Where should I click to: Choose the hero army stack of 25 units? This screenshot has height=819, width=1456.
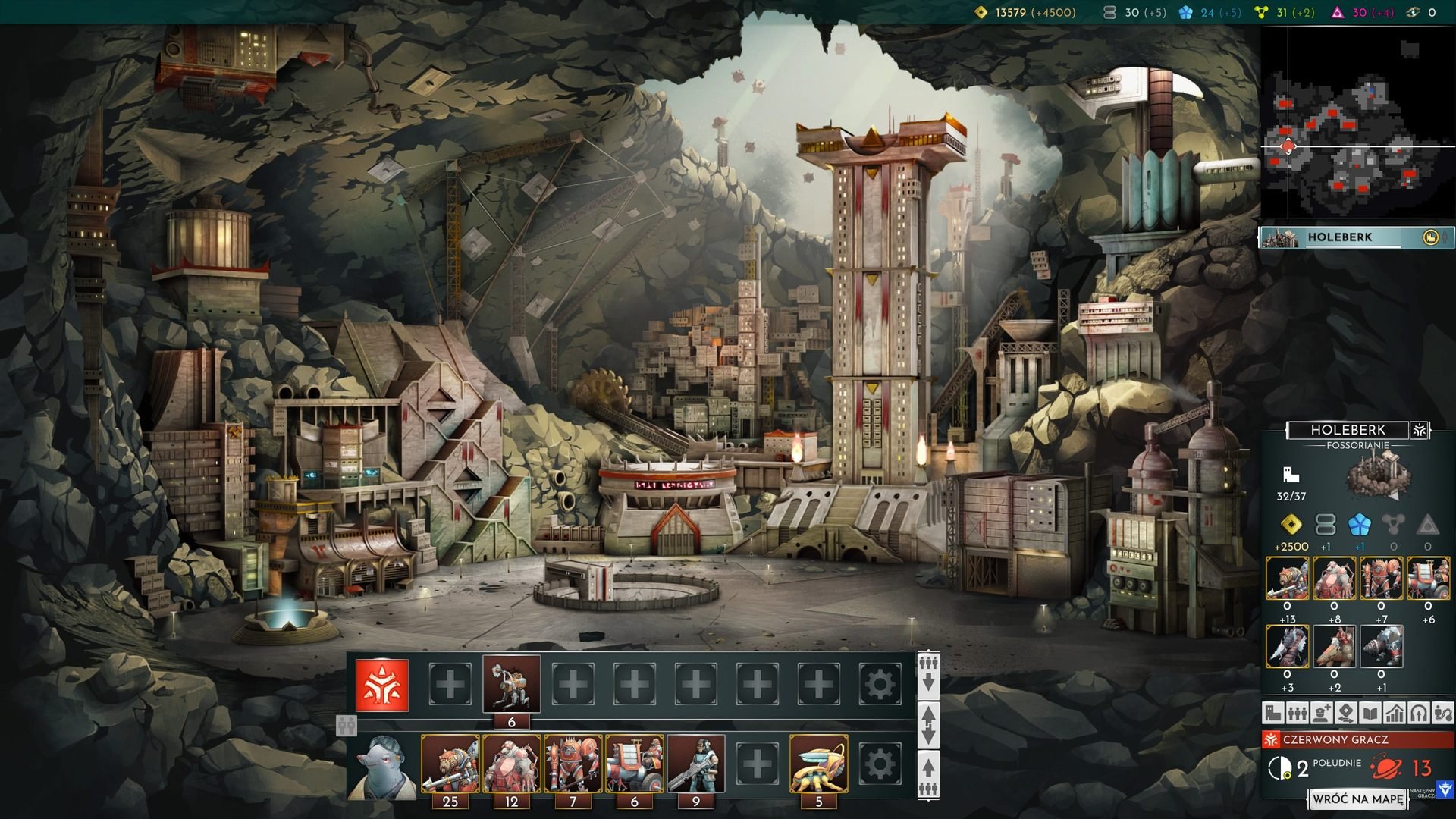pyautogui.click(x=450, y=764)
